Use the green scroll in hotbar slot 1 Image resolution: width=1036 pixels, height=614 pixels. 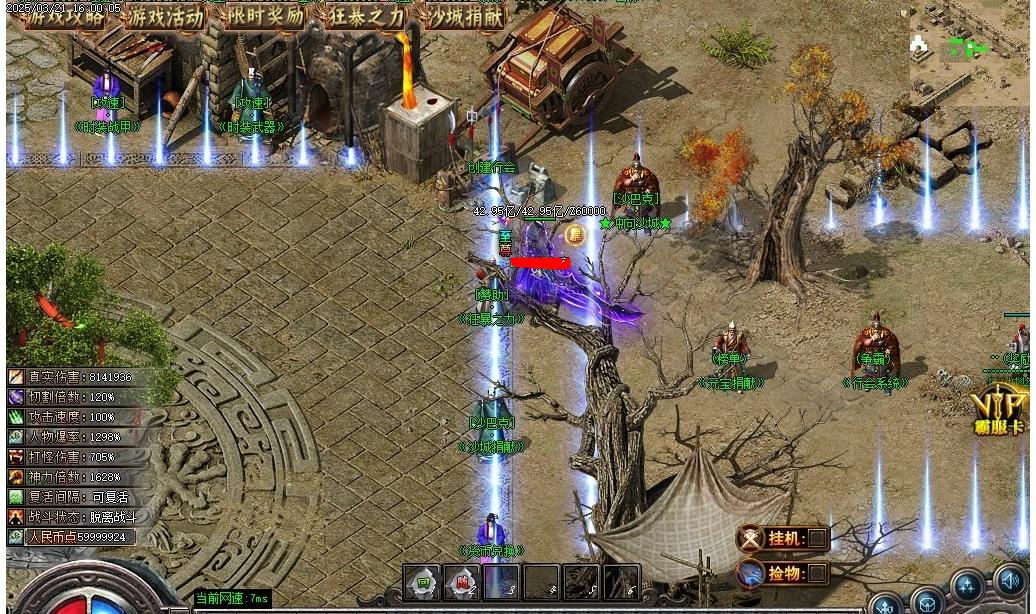pos(423,581)
